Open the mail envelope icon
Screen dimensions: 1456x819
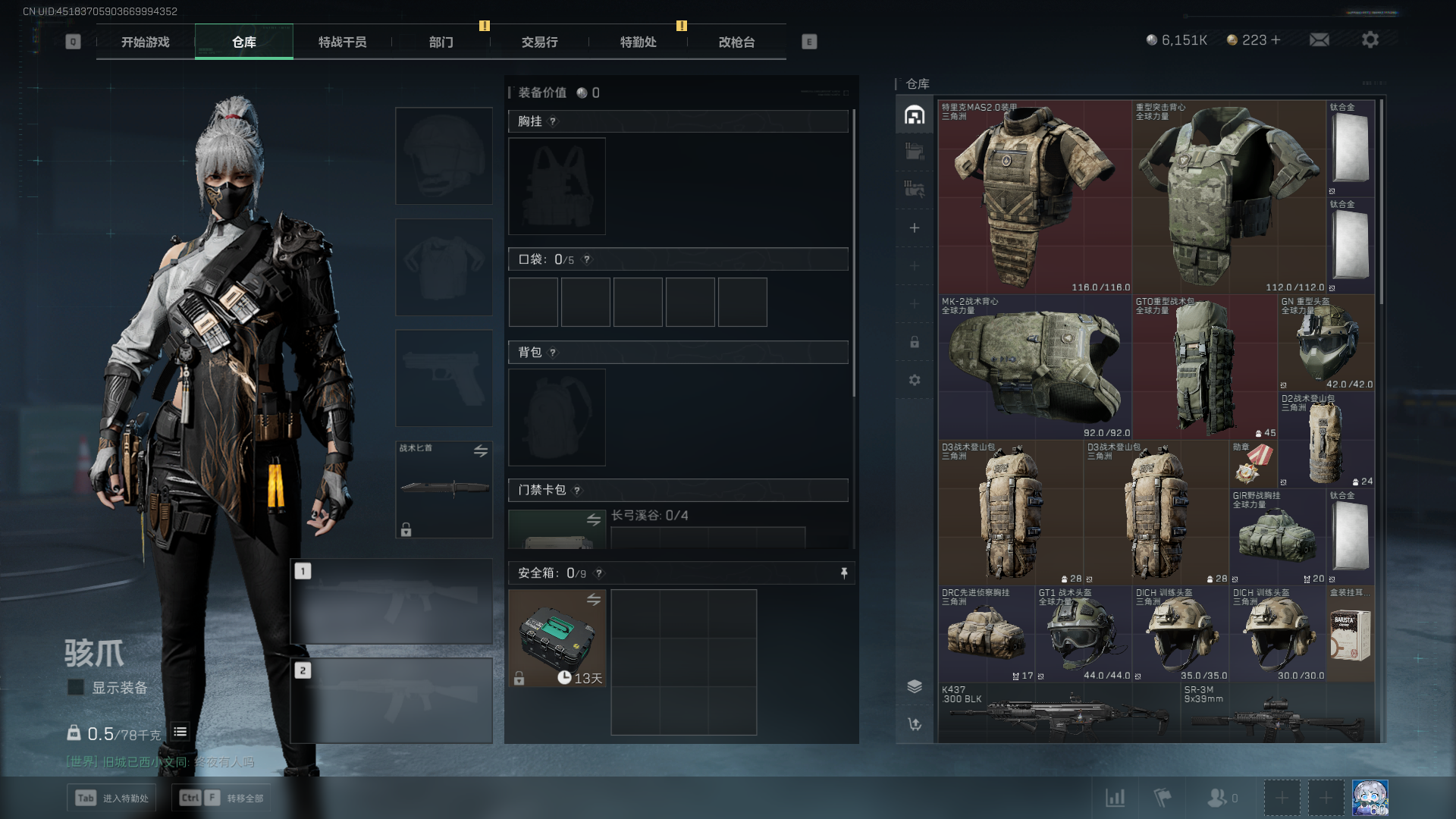(1319, 40)
